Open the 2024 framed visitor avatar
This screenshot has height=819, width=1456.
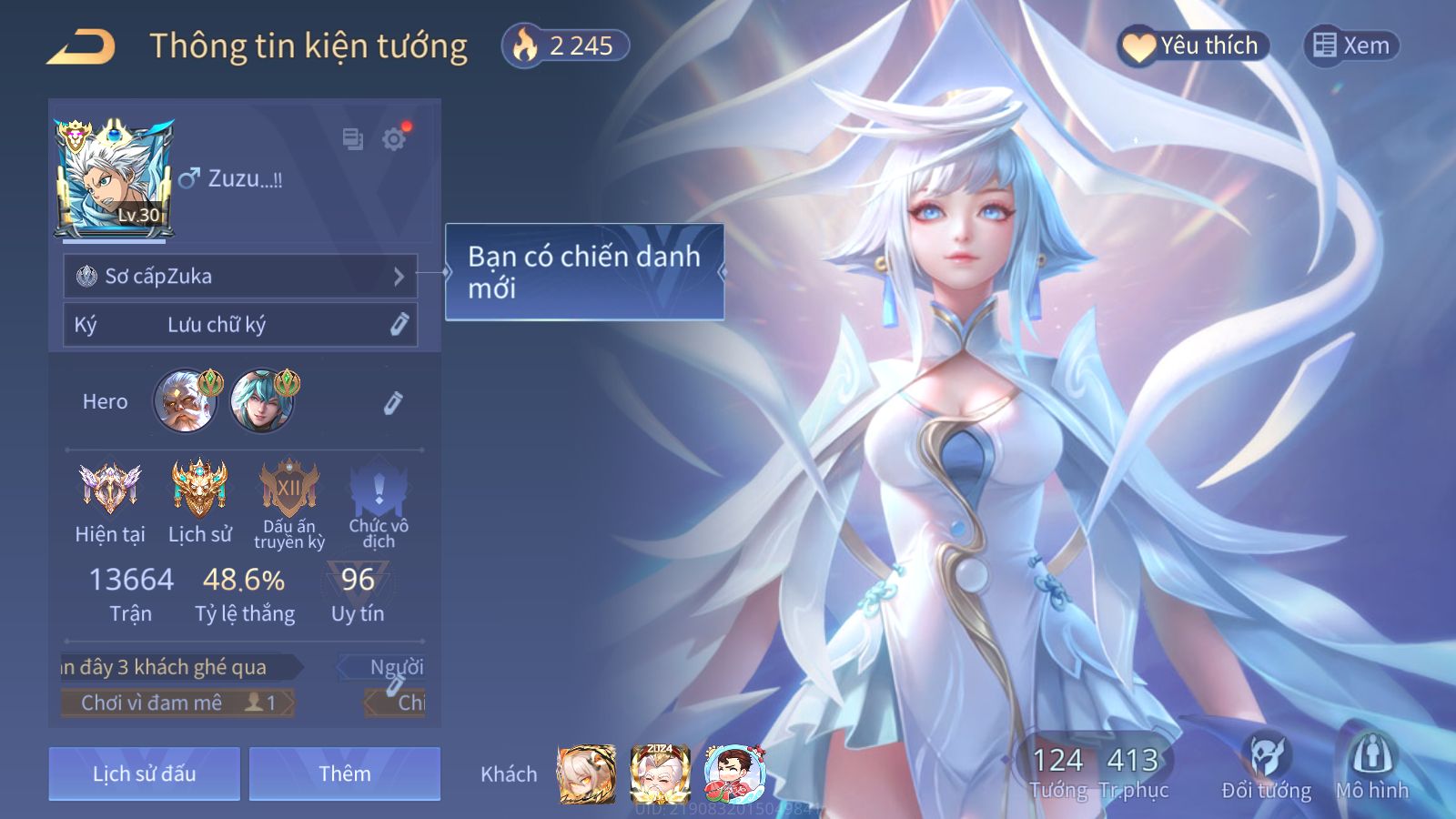pos(660,773)
